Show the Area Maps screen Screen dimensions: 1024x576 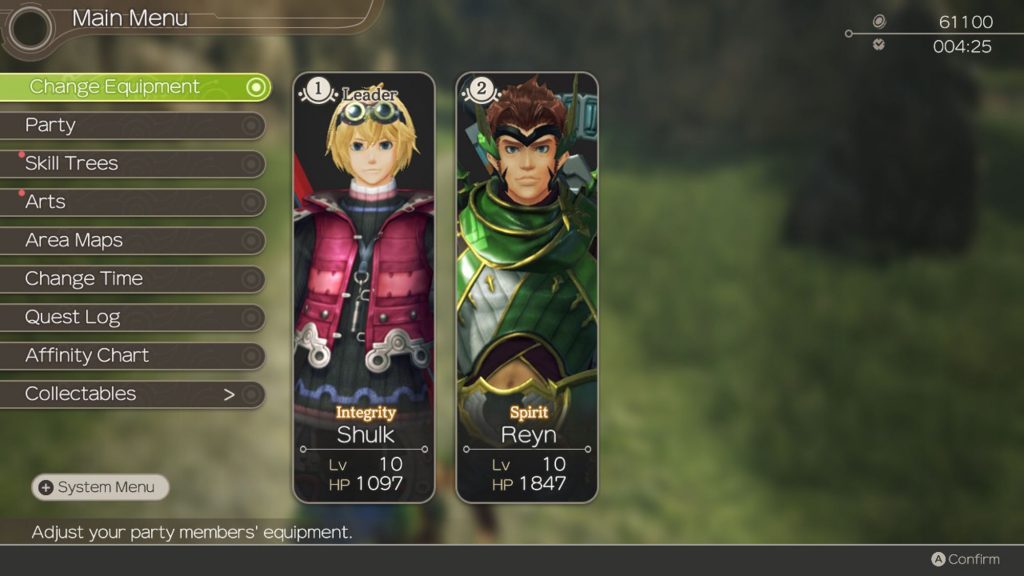tap(130, 240)
